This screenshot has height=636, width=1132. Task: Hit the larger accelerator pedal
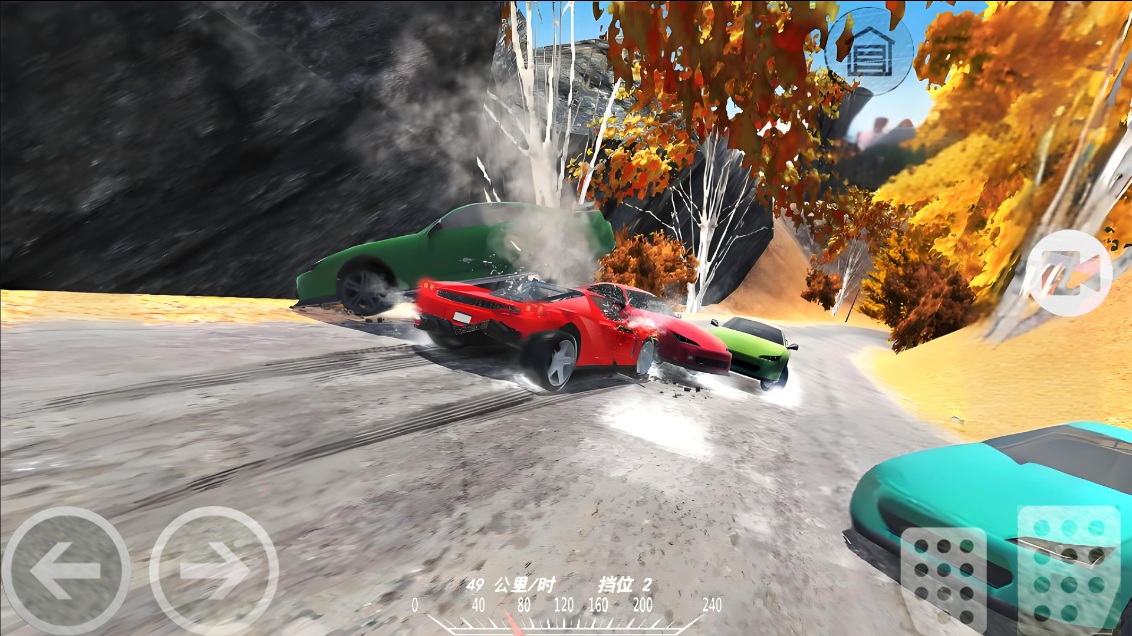click(x=1068, y=568)
